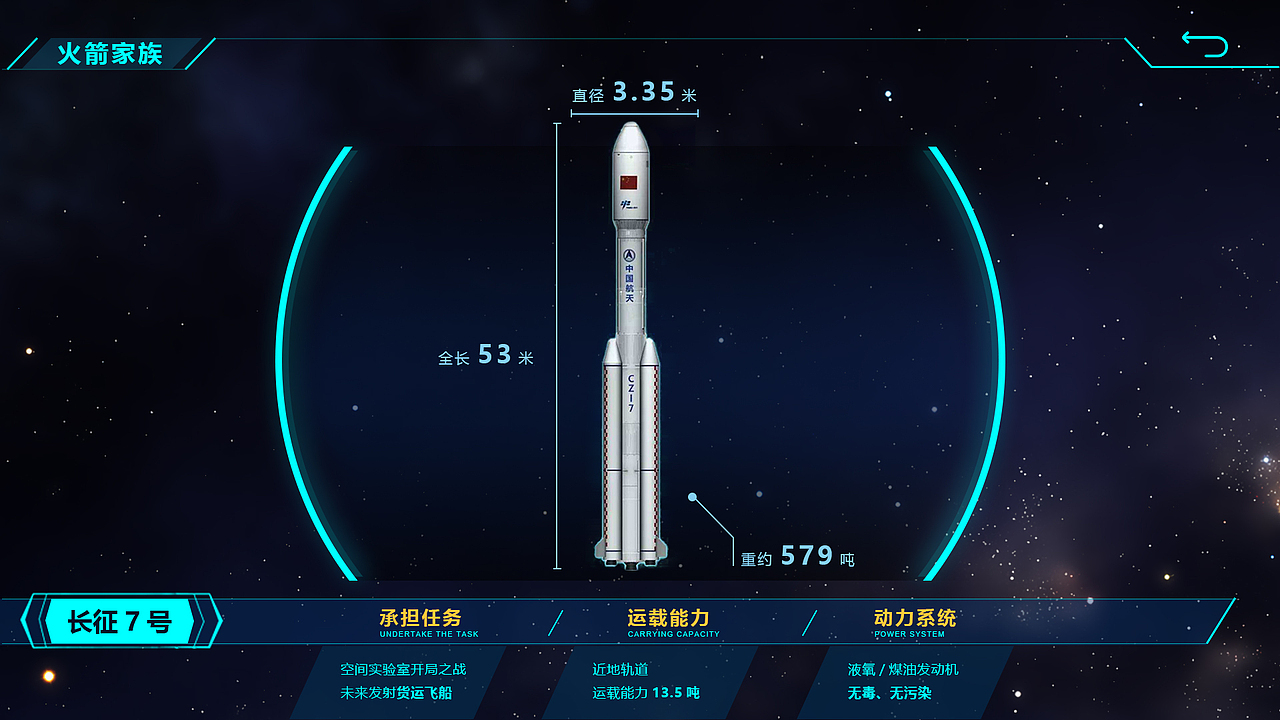Toggle the 长征 7 号 name badge

click(120, 620)
